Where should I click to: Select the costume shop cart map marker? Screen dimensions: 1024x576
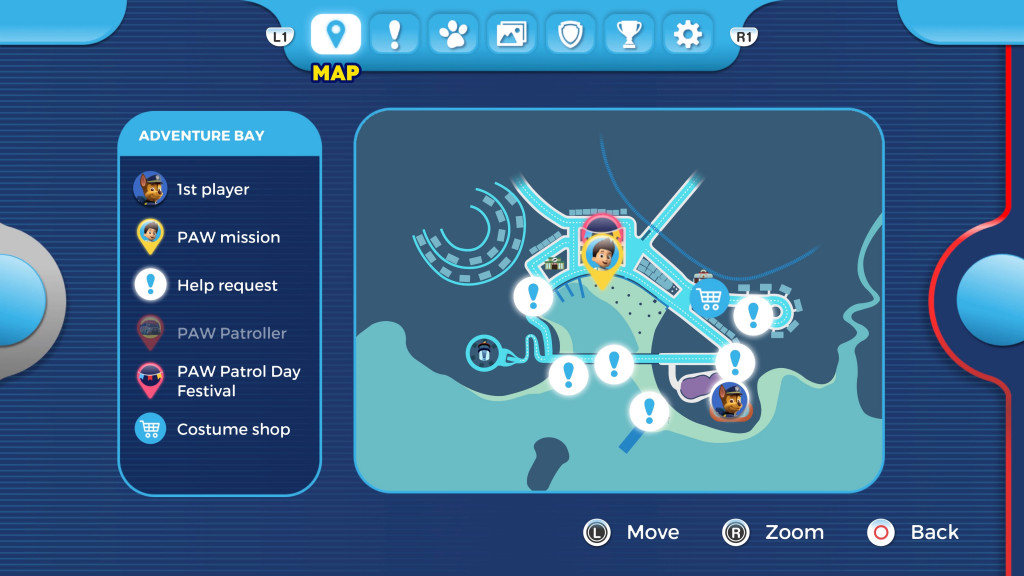(x=709, y=297)
